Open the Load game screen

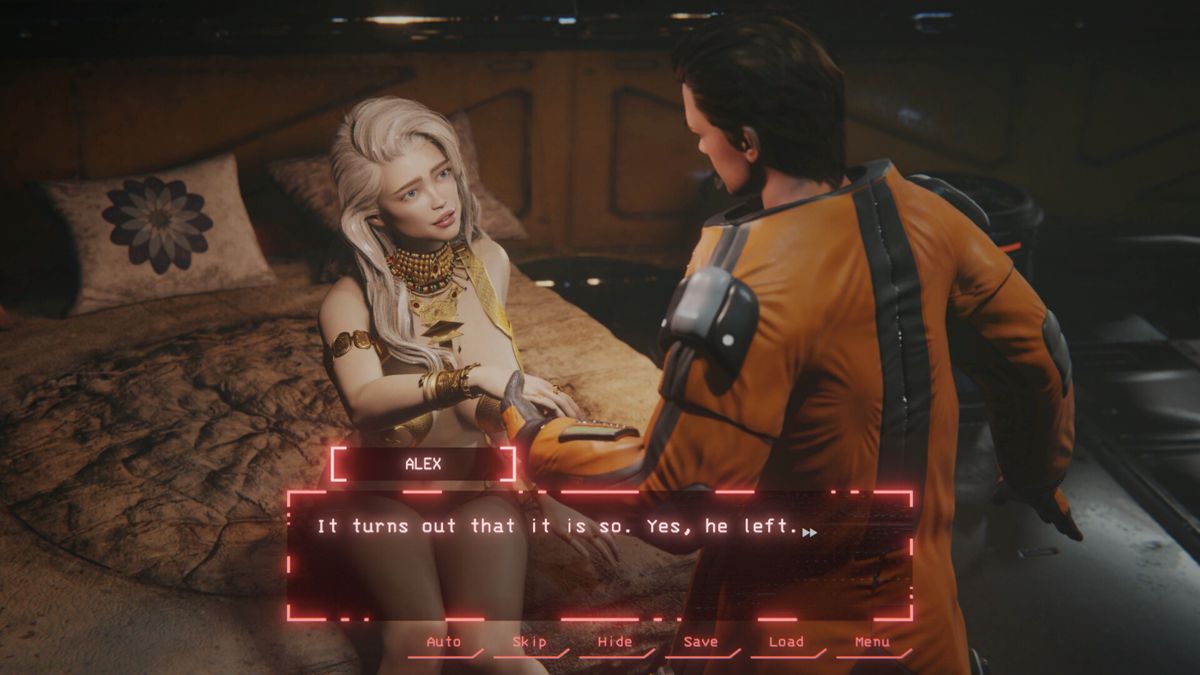(786, 642)
